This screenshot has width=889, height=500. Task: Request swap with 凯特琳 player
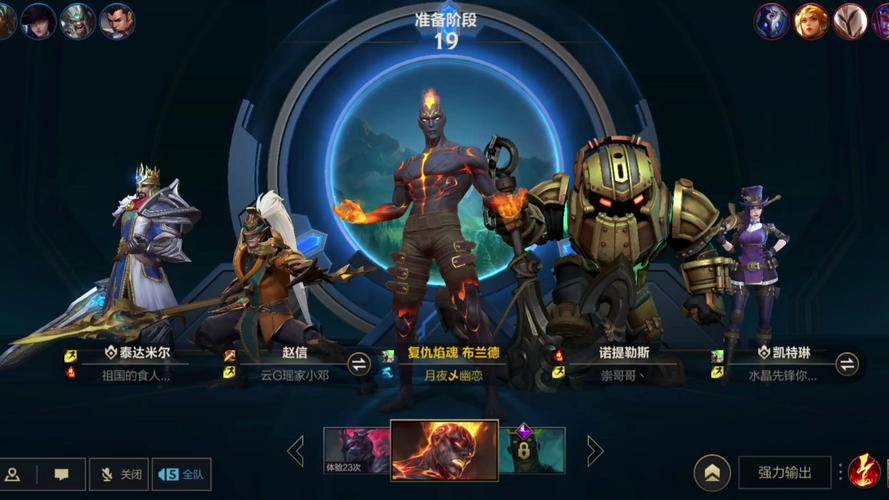tap(846, 363)
